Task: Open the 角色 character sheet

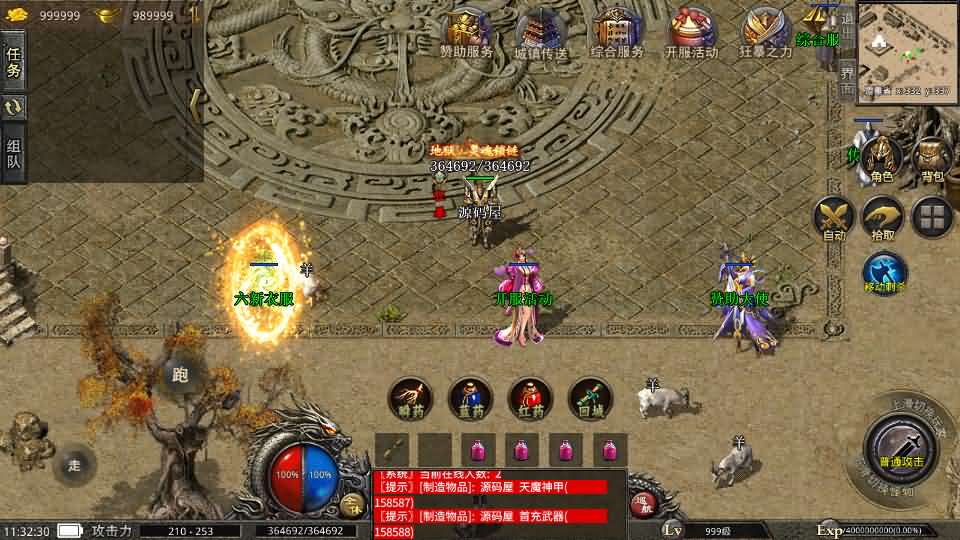Action: click(881, 160)
